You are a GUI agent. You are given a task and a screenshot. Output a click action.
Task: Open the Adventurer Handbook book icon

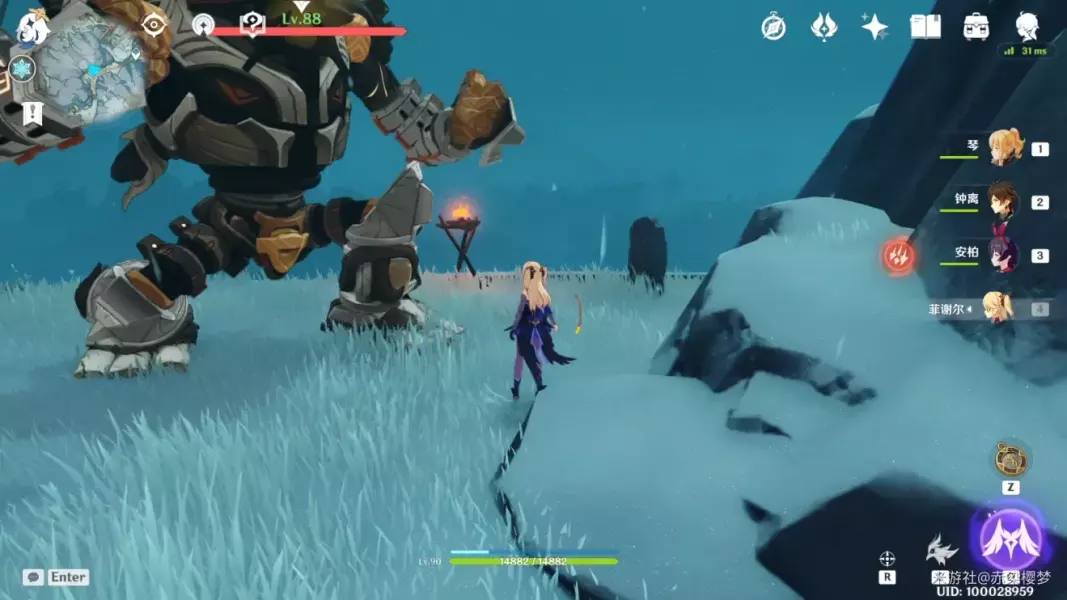click(925, 27)
